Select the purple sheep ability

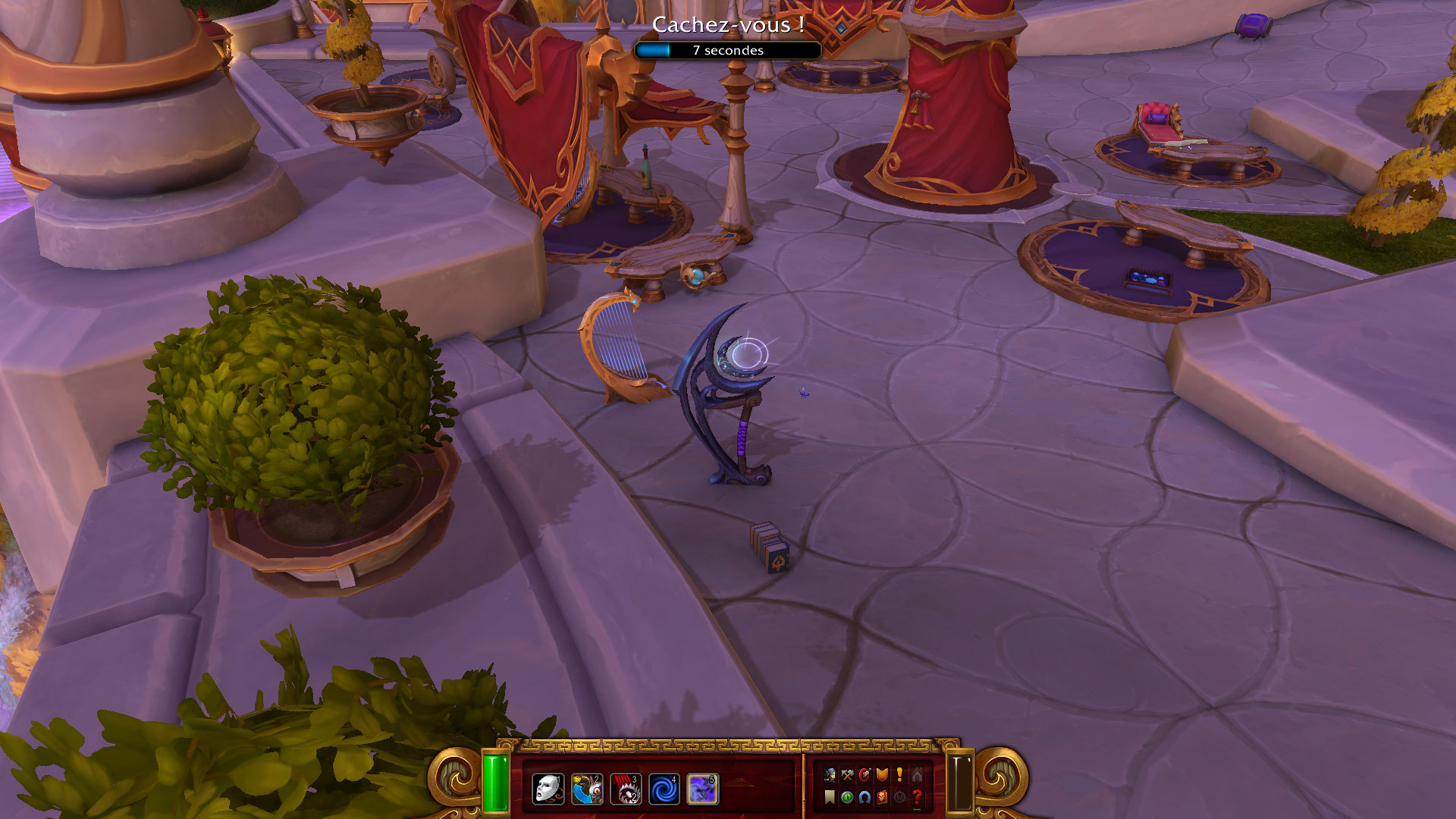(702, 789)
